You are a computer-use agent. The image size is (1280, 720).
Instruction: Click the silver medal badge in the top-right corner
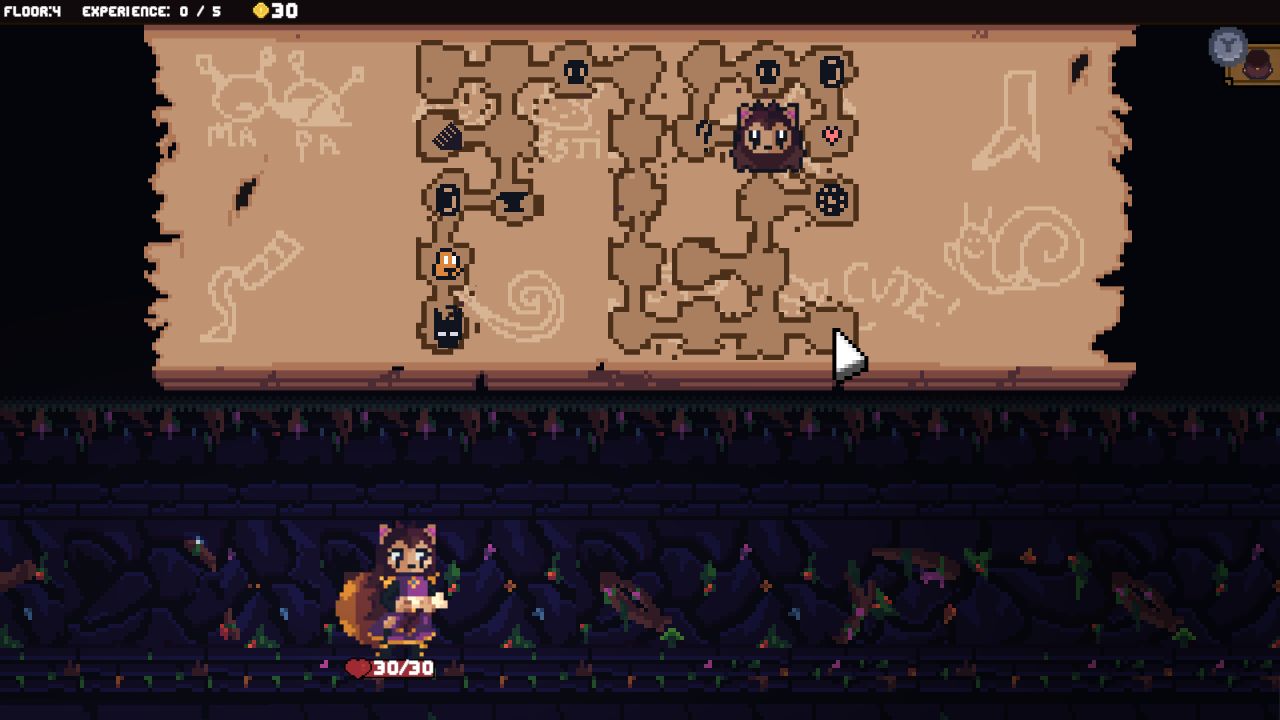(x=1228, y=46)
